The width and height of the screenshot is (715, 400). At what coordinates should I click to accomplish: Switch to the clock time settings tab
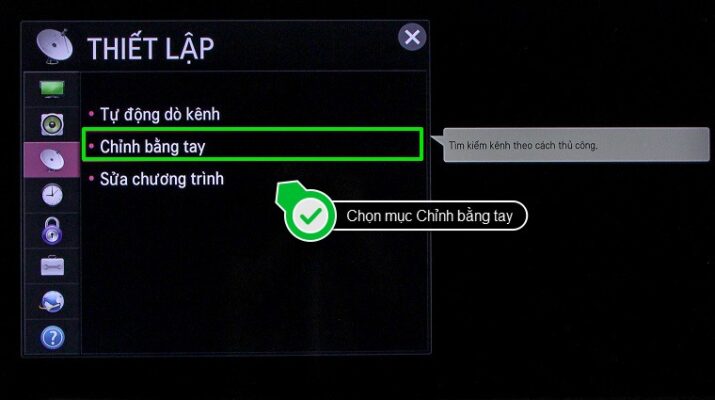(52, 195)
